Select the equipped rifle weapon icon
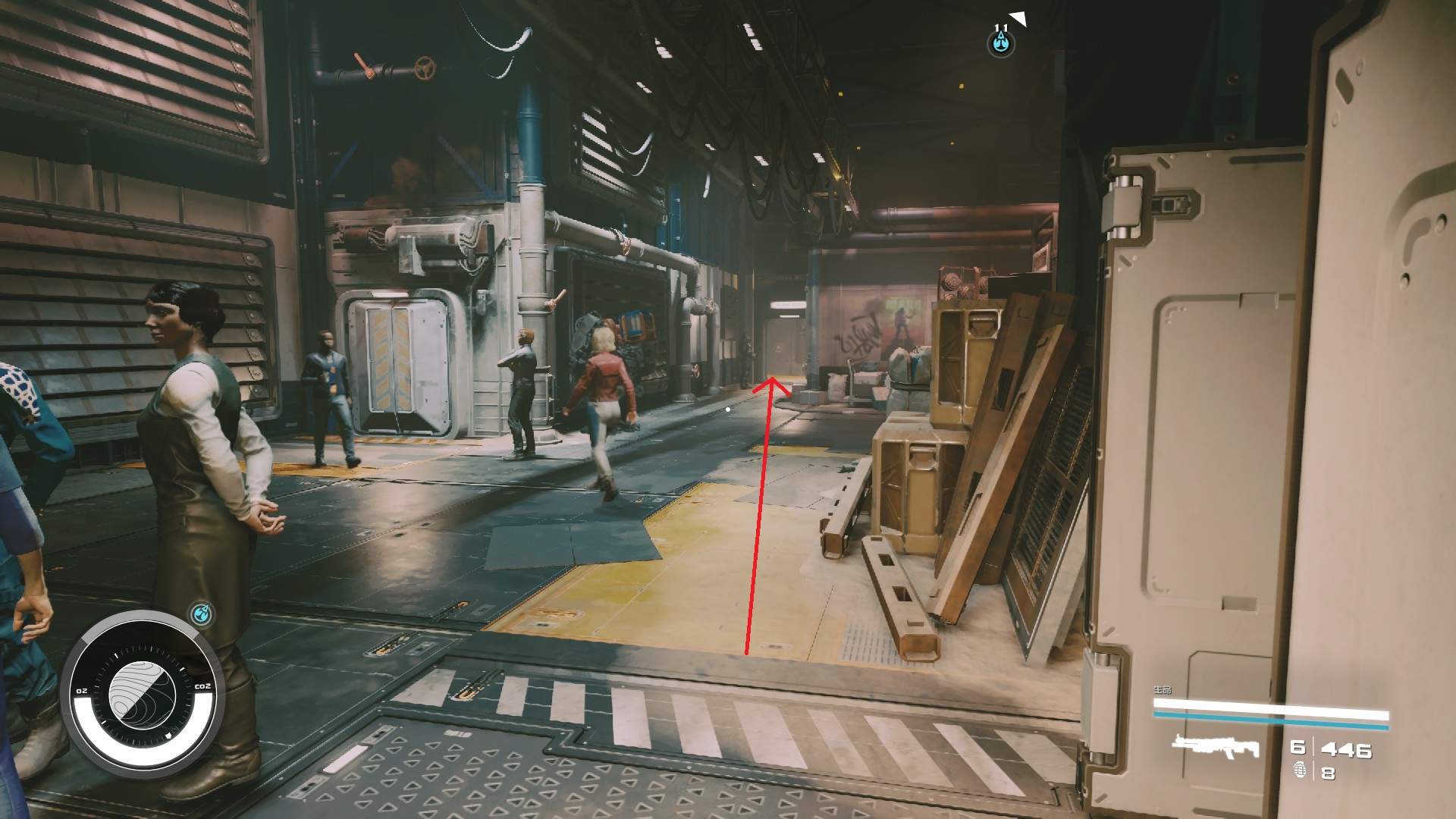1456x819 pixels. click(x=1215, y=747)
